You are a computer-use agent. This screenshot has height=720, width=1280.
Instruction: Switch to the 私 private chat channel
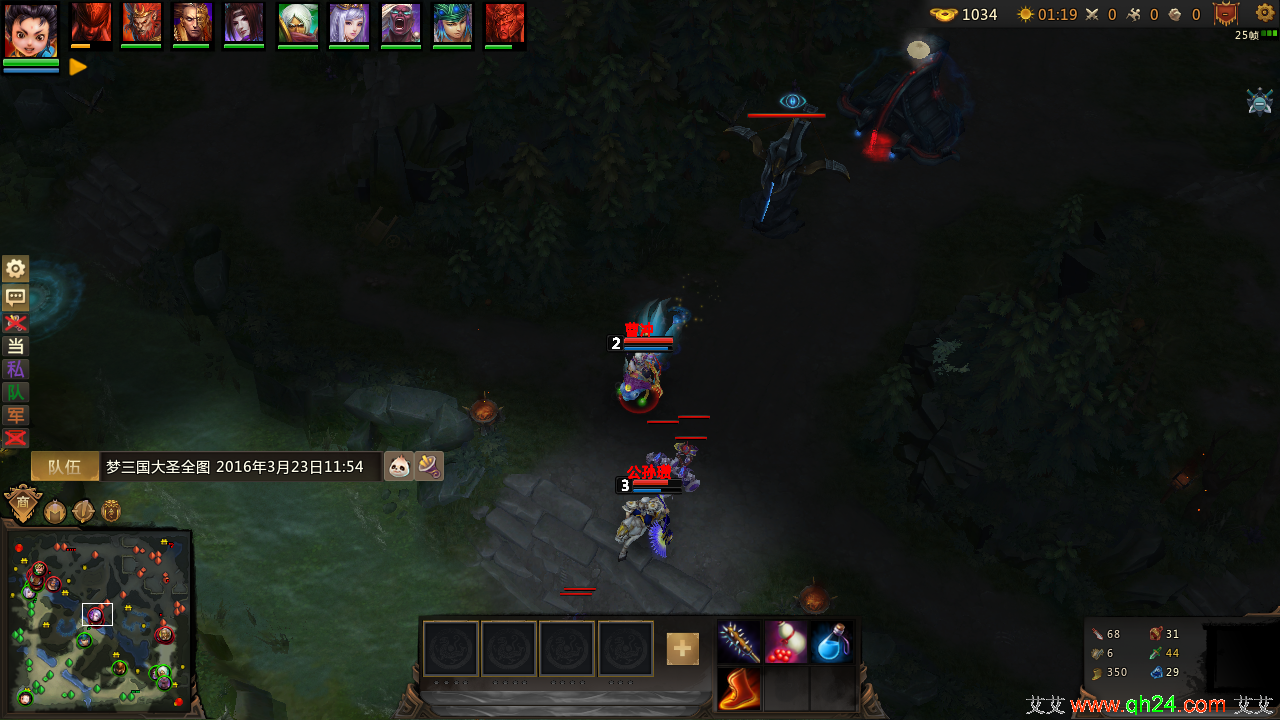[15, 369]
